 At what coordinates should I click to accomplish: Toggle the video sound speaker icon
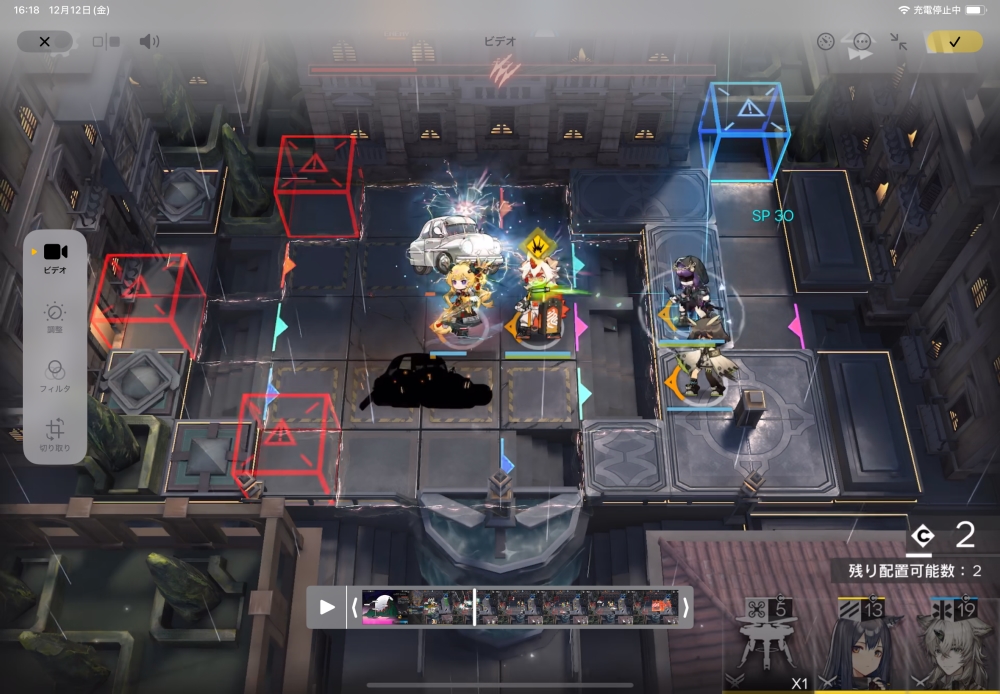149,42
